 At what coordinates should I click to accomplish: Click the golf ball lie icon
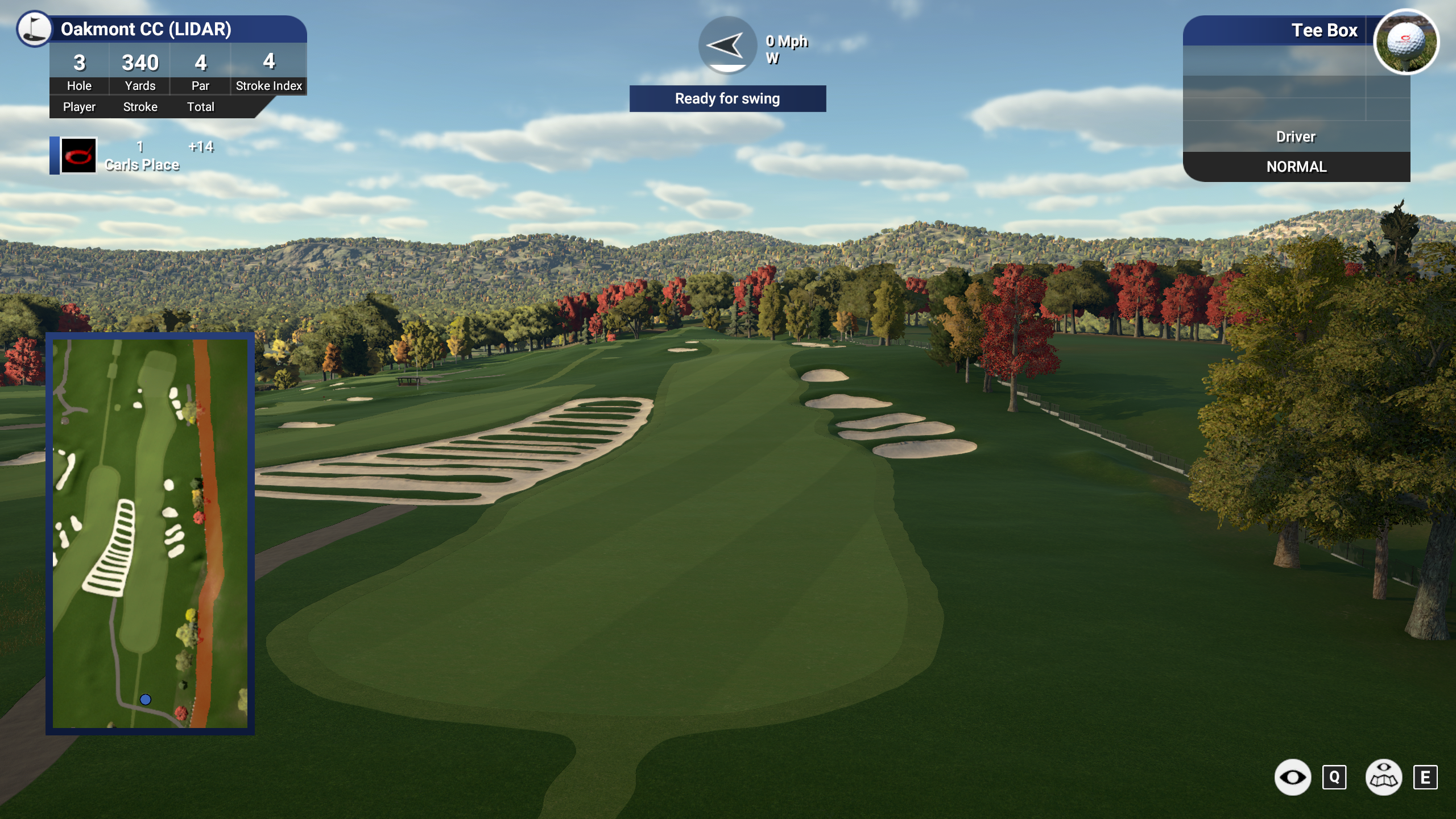[x=1405, y=42]
